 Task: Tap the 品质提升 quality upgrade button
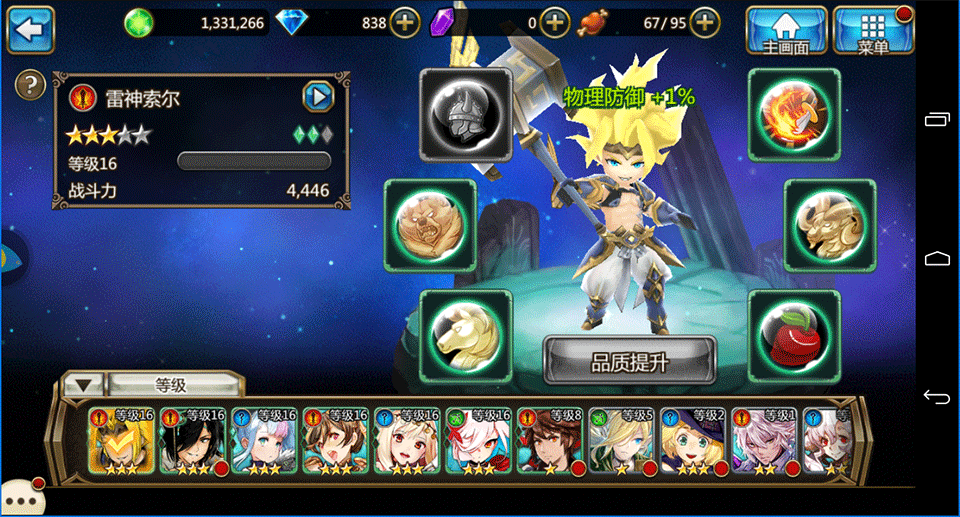tap(630, 361)
